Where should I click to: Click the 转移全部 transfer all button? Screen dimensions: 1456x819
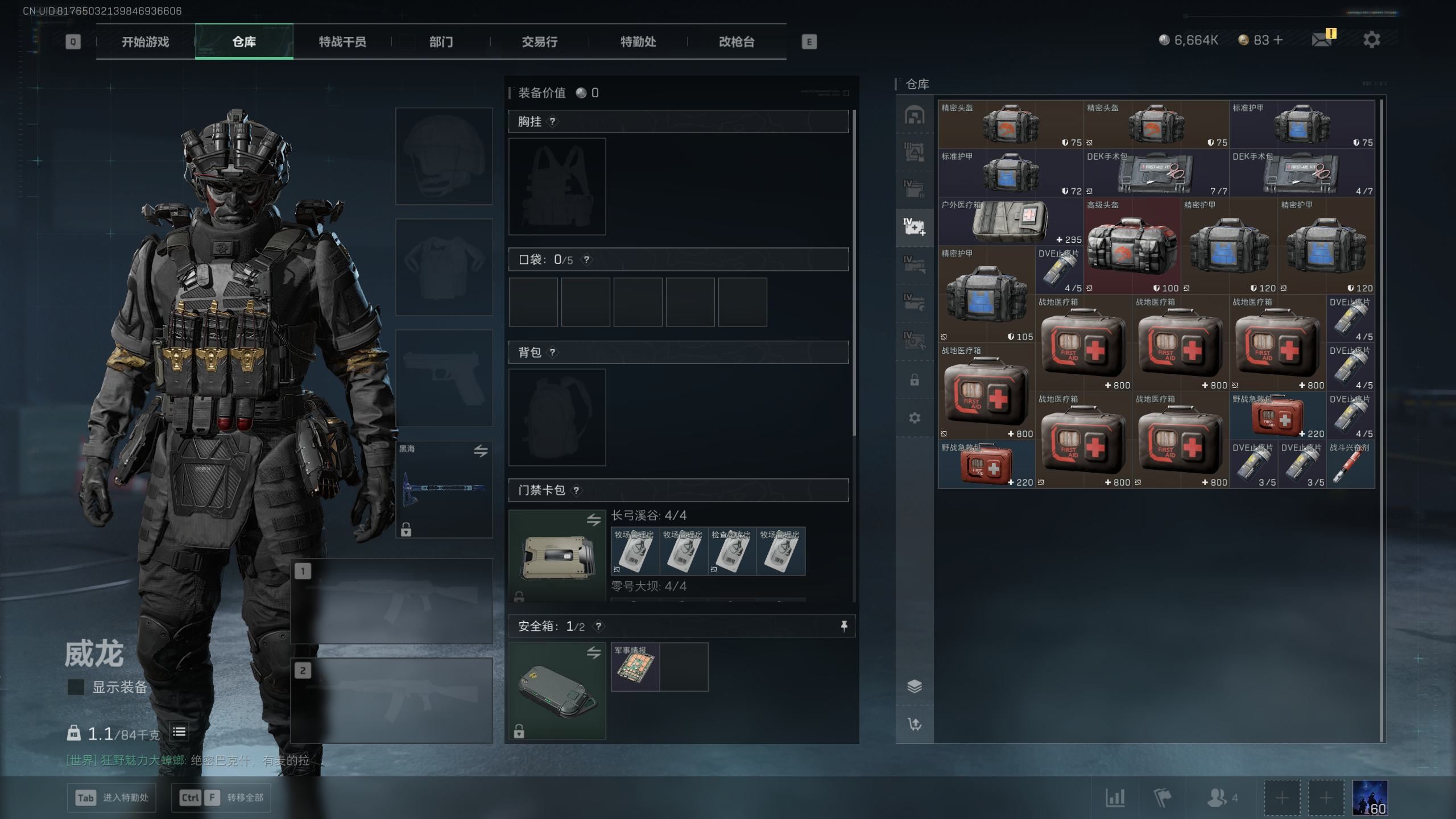(221, 797)
